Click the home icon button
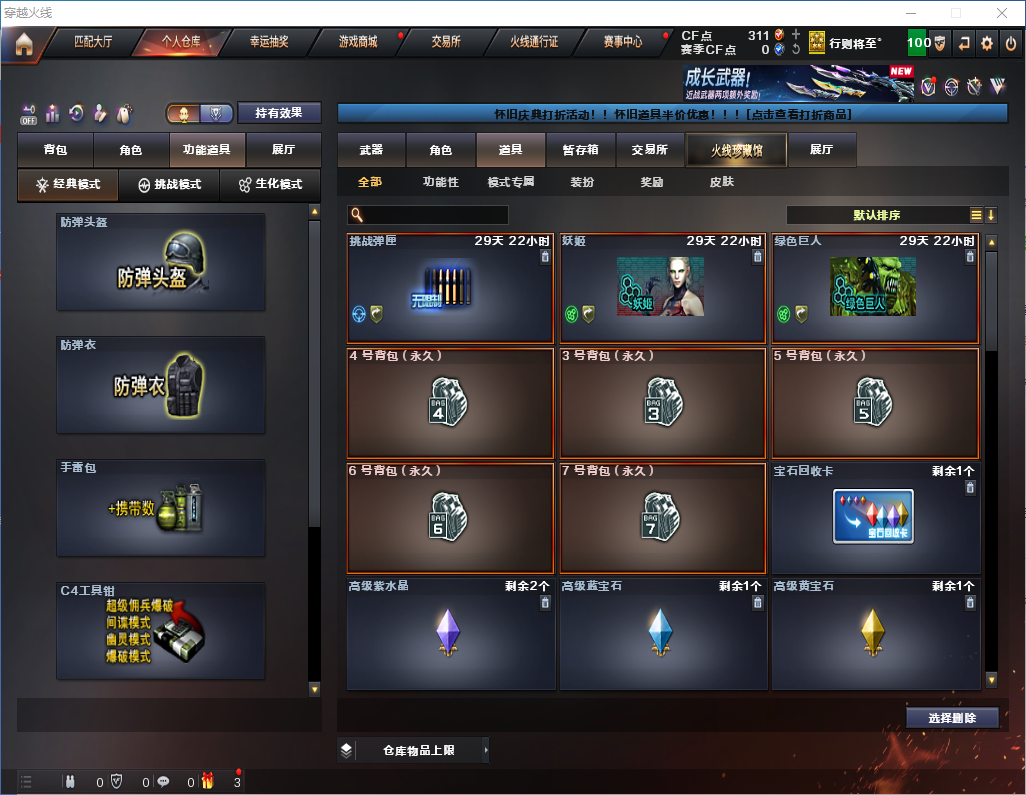The height and width of the screenshot is (795, 1026). click(x=22, y=43)
